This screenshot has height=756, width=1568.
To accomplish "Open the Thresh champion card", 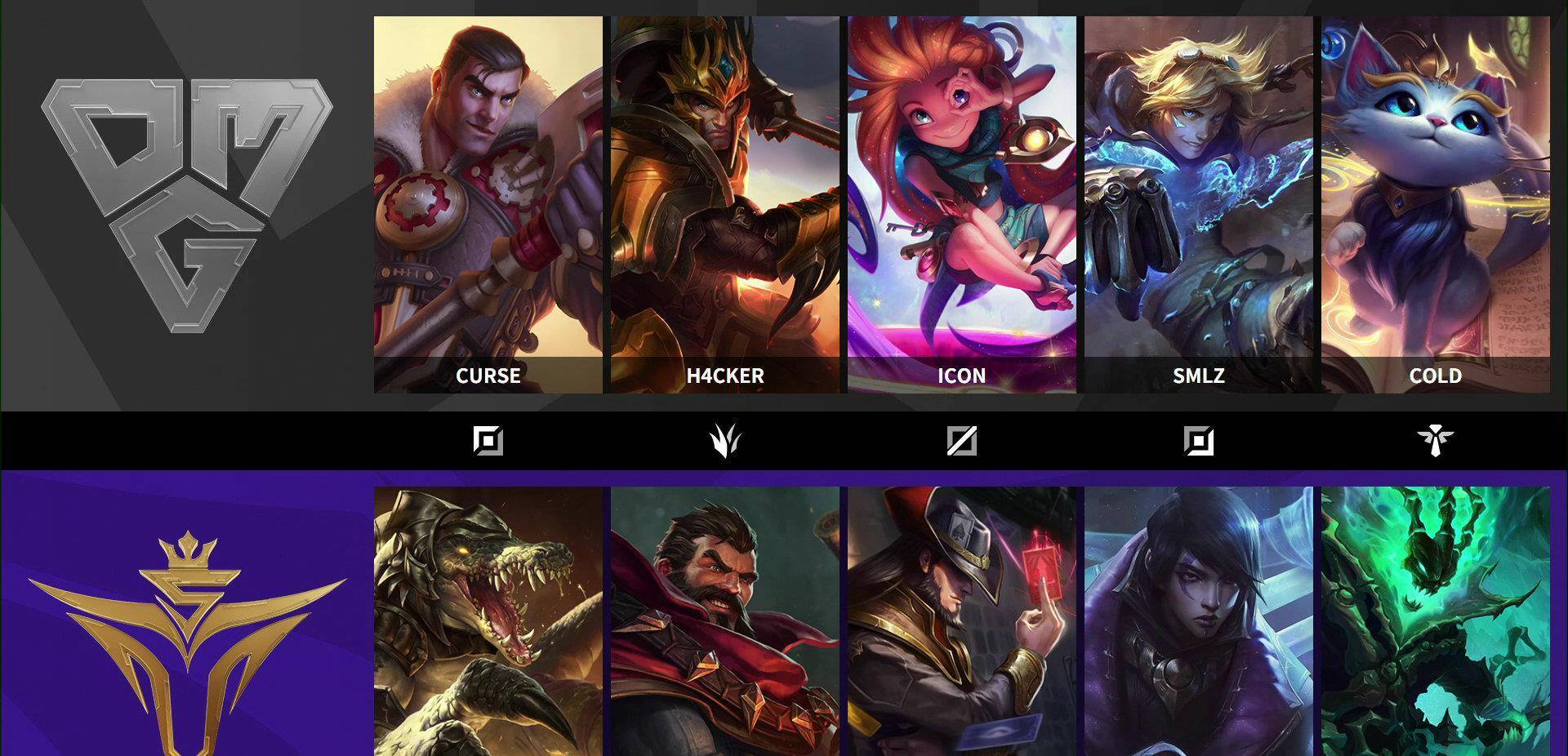I will [1435, 620].
